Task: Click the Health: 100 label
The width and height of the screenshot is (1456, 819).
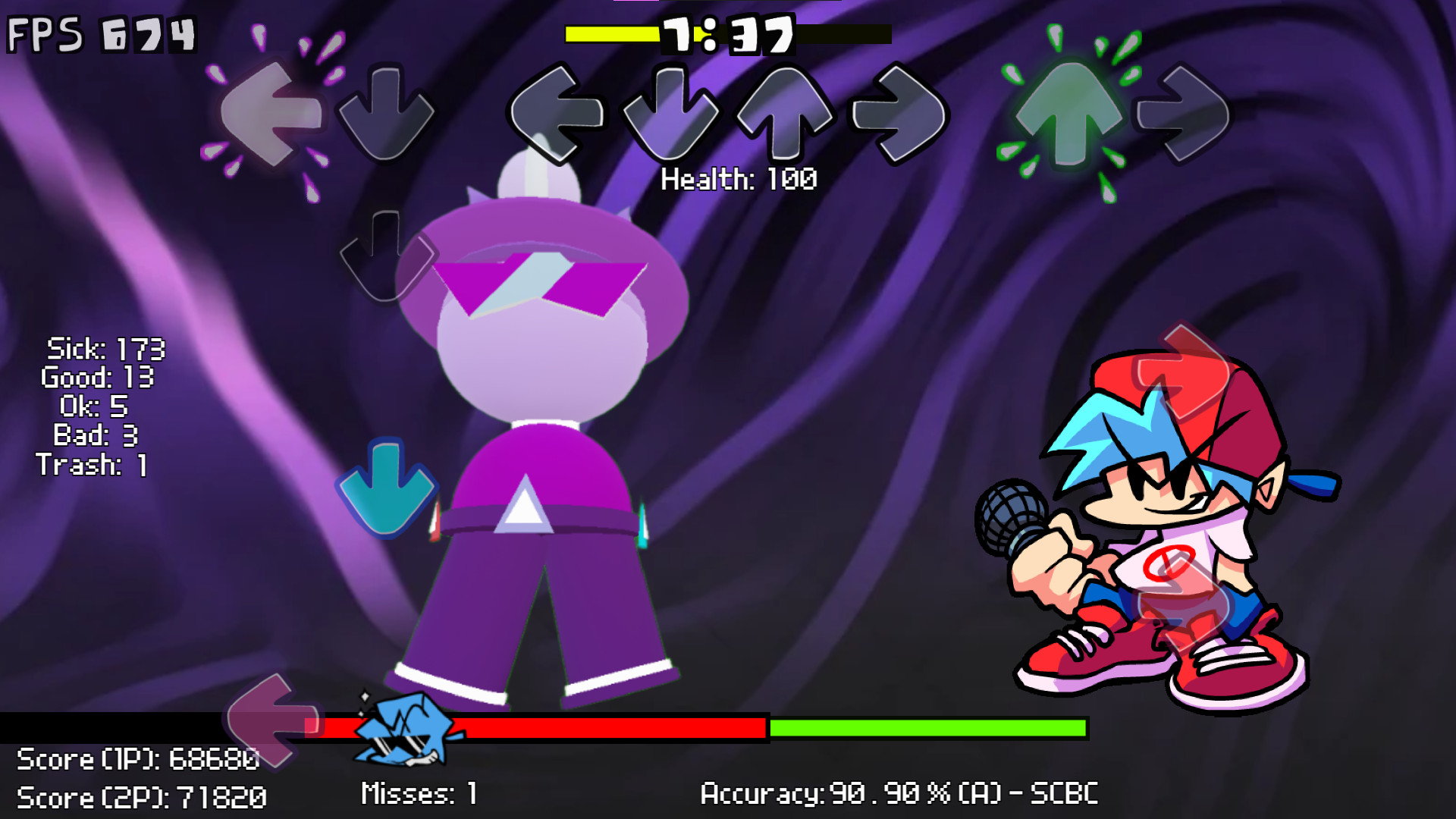Action: pos(739,180)
